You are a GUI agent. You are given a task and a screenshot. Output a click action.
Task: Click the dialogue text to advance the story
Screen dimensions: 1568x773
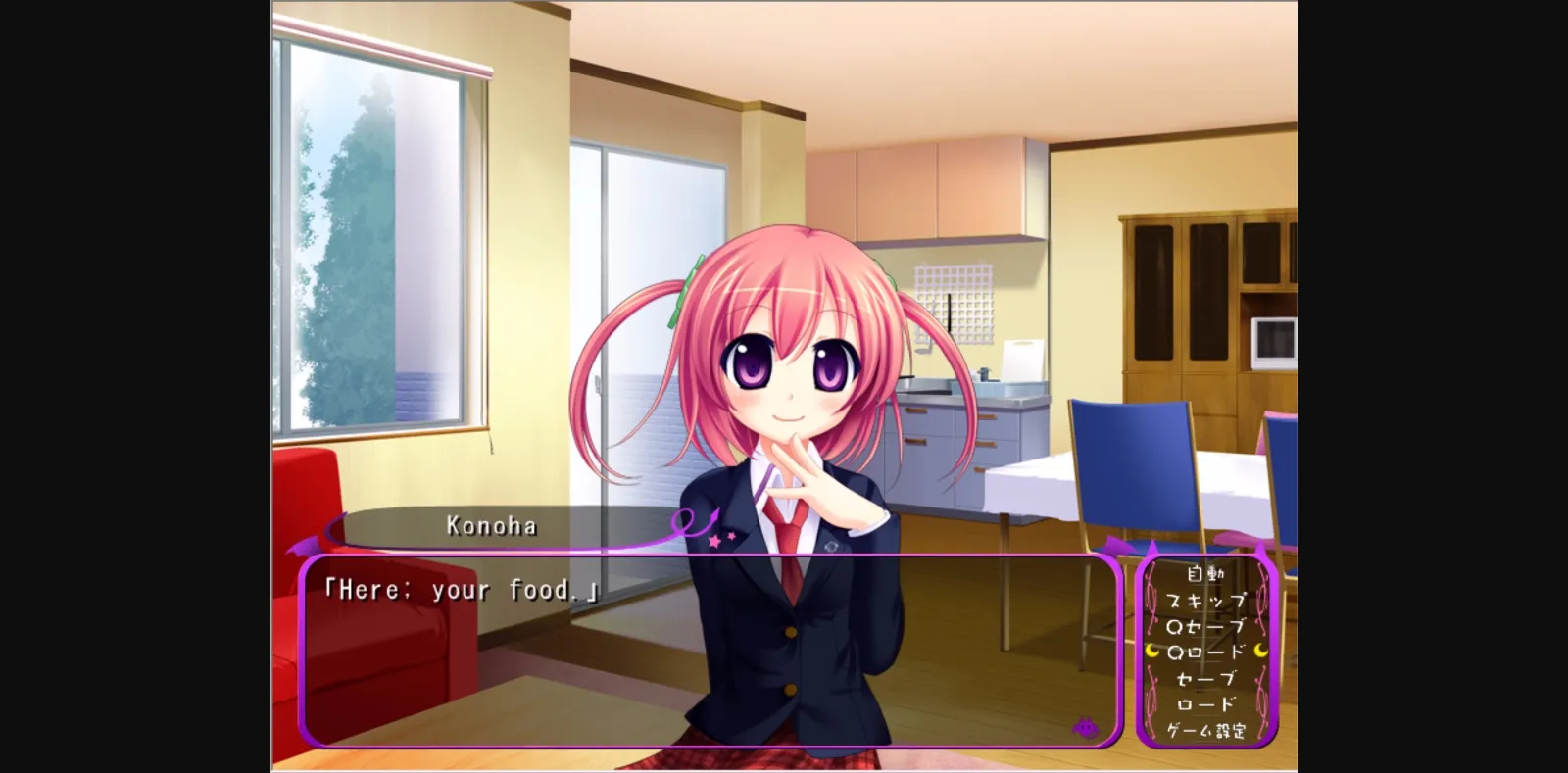461,589
